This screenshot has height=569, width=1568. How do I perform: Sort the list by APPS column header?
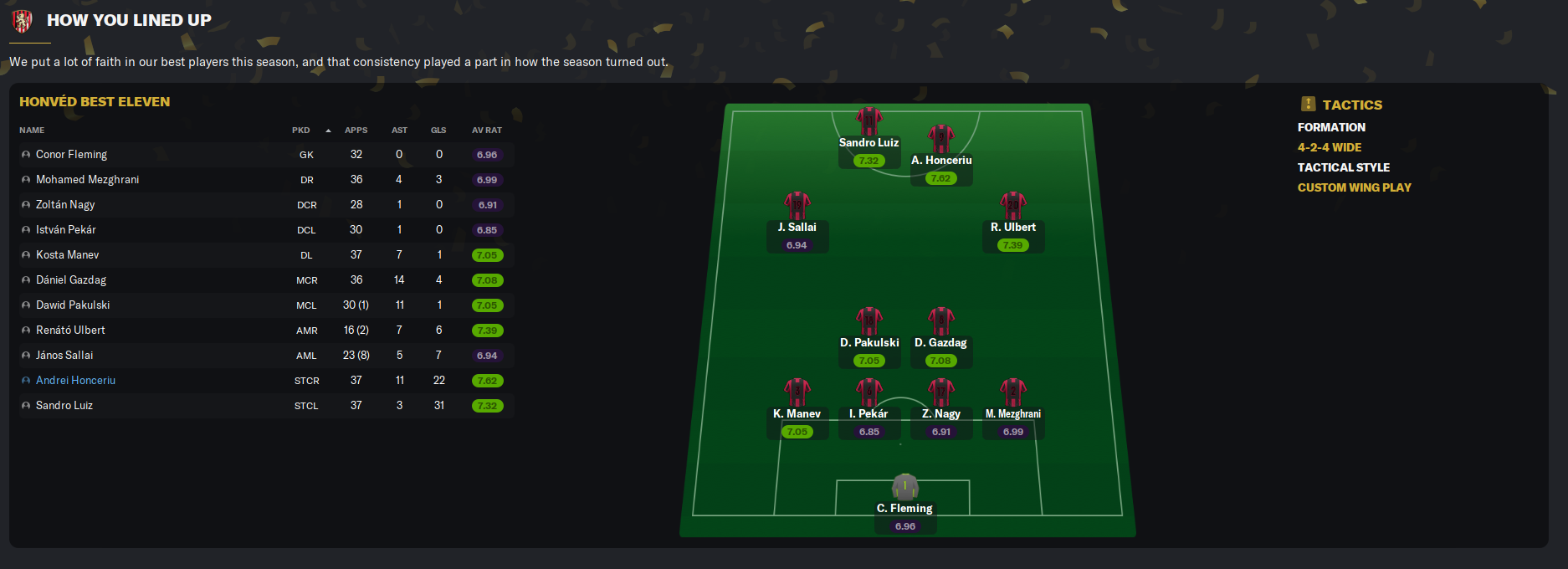pos(356,131)
